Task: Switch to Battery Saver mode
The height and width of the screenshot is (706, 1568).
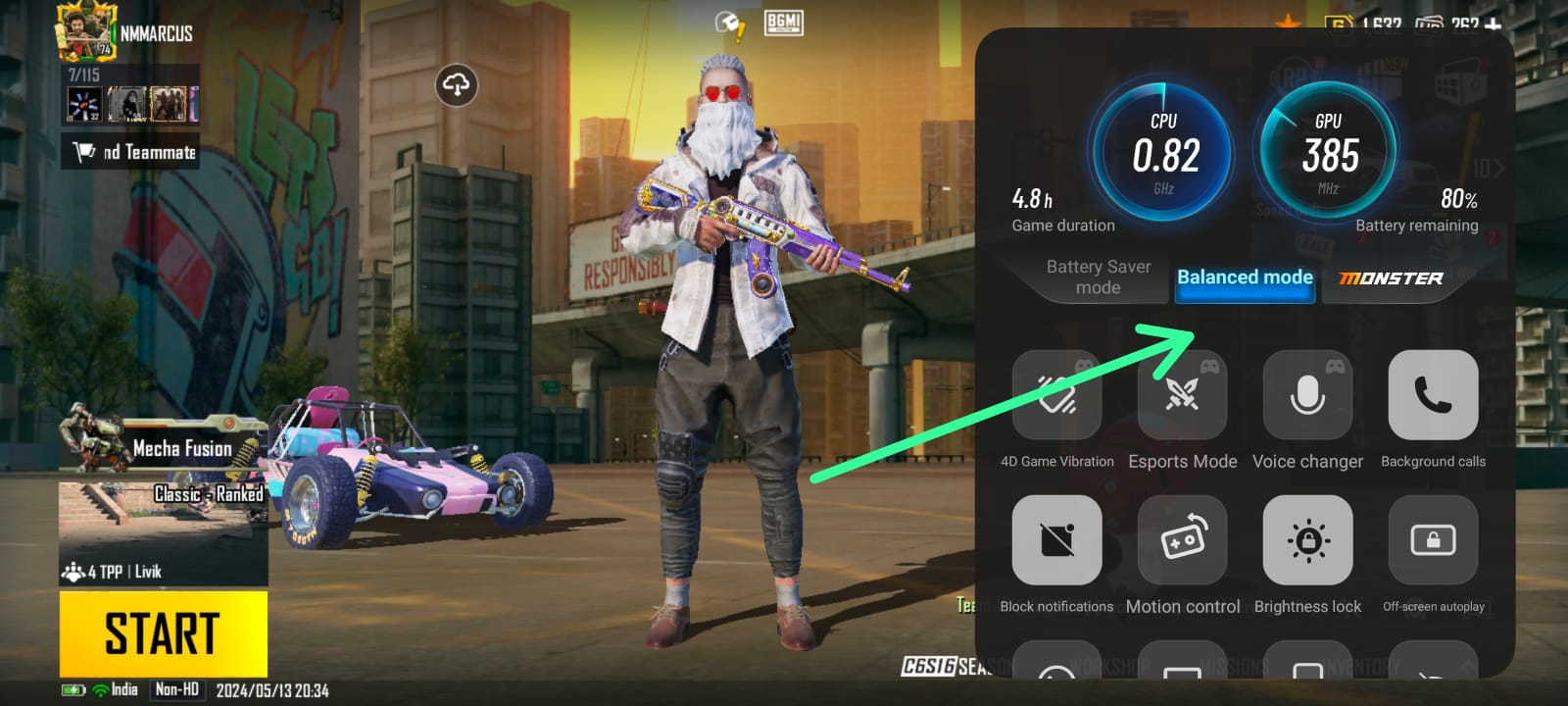Action: coord(1098,277)
